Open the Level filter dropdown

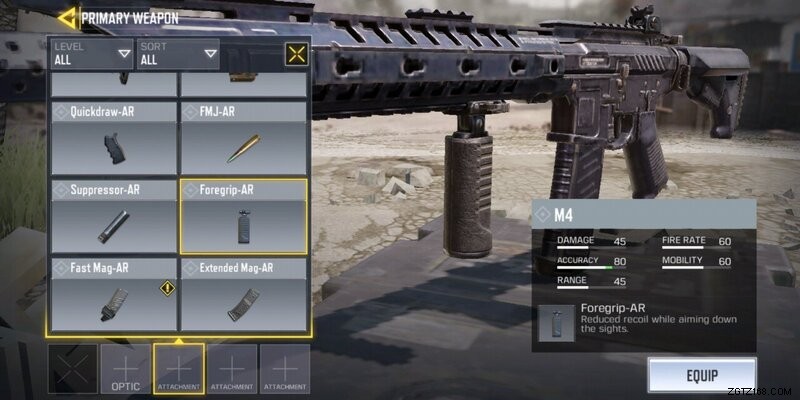click(x=92, y=53)
